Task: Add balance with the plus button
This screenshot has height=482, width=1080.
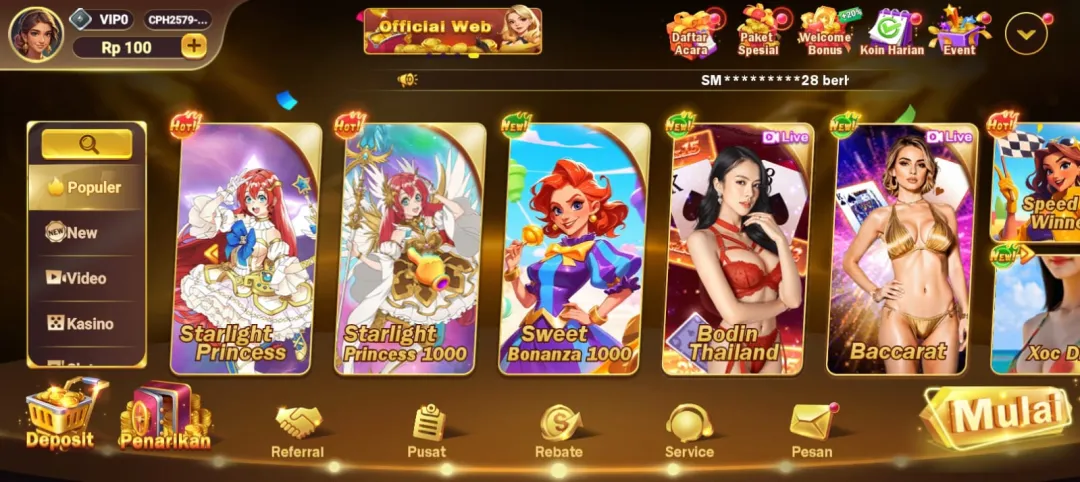Action: (194, 46)
